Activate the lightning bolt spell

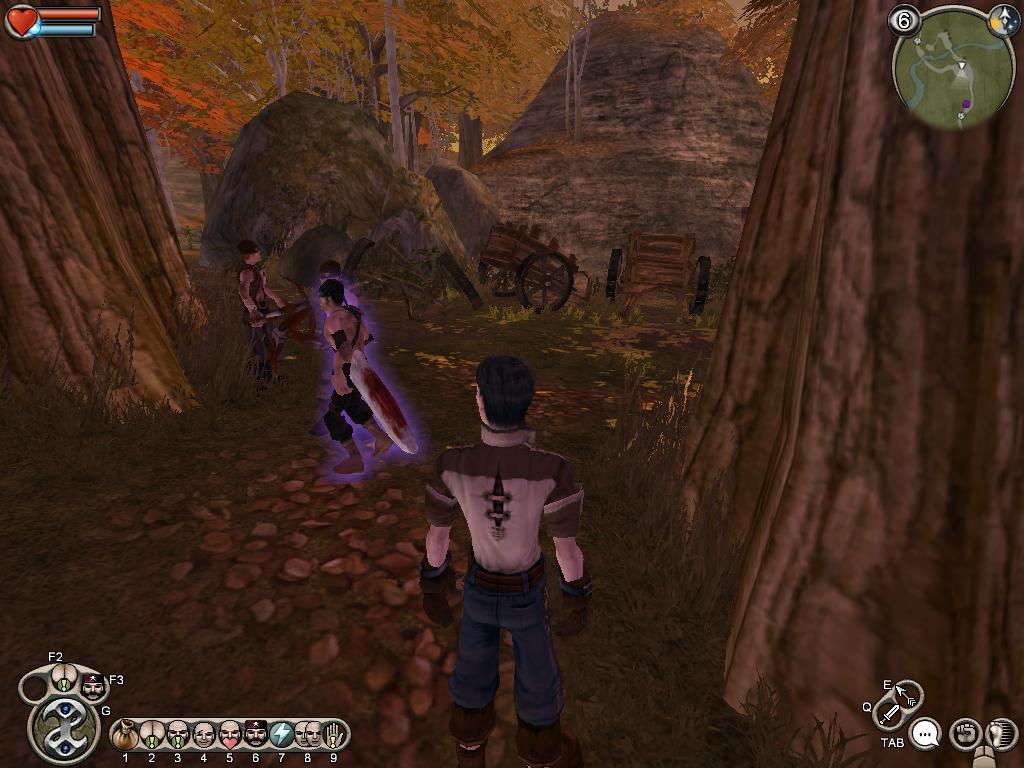click(282, 735)
